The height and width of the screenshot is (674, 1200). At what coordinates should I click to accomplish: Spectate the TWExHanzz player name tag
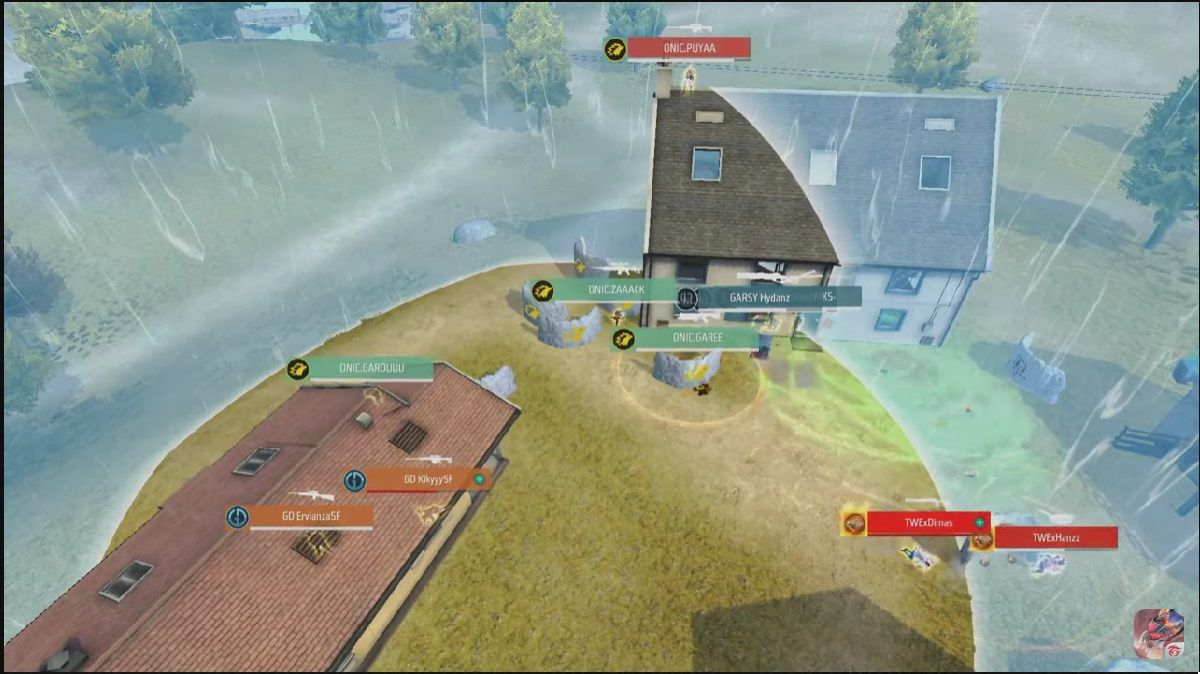tap(1056, 538)
